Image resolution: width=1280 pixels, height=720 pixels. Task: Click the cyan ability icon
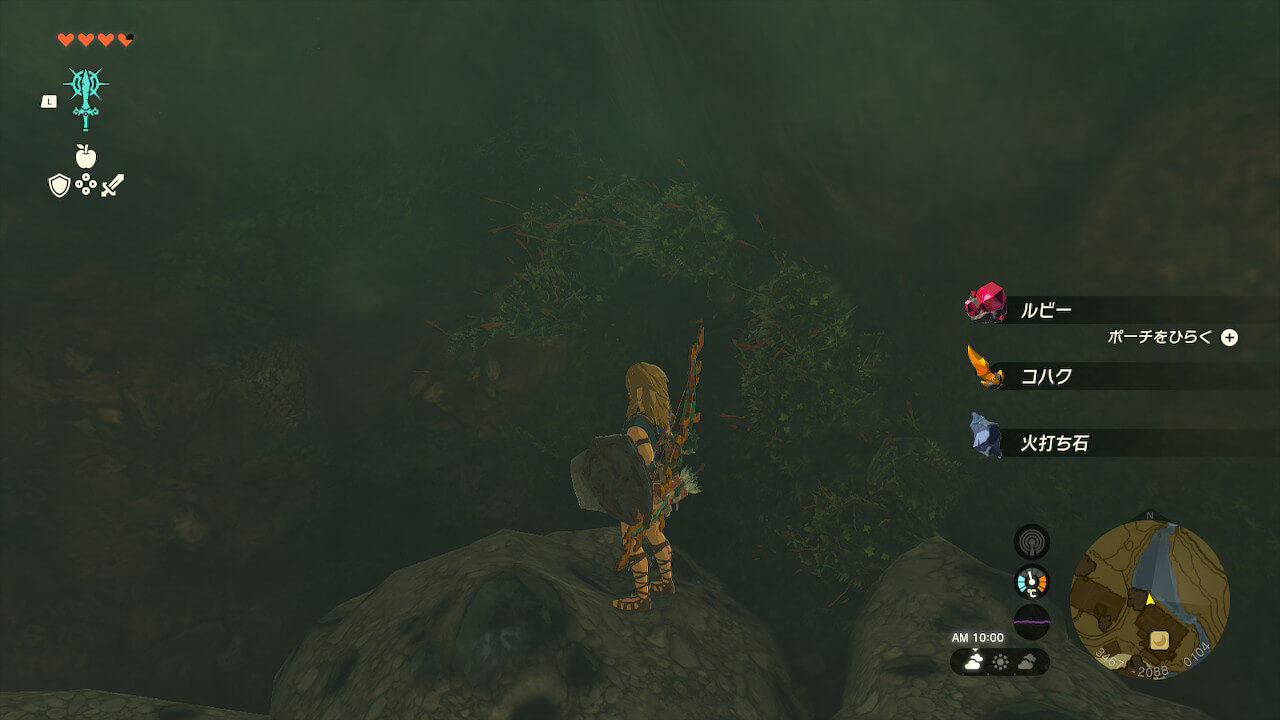click(x=86, y=97)
